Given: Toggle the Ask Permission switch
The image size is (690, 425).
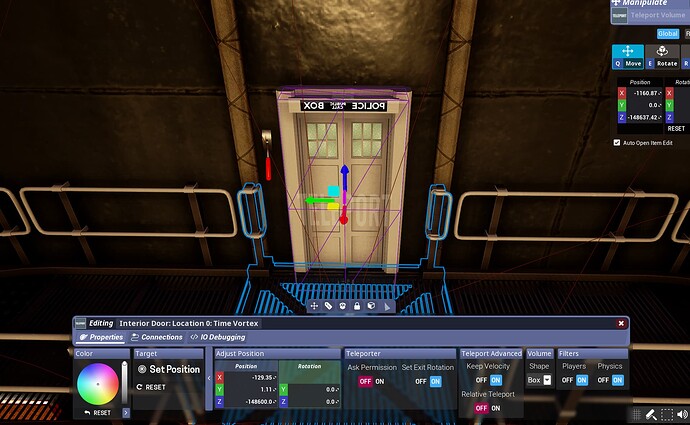Looking at the screenshot, I should [x=372, y=381].
